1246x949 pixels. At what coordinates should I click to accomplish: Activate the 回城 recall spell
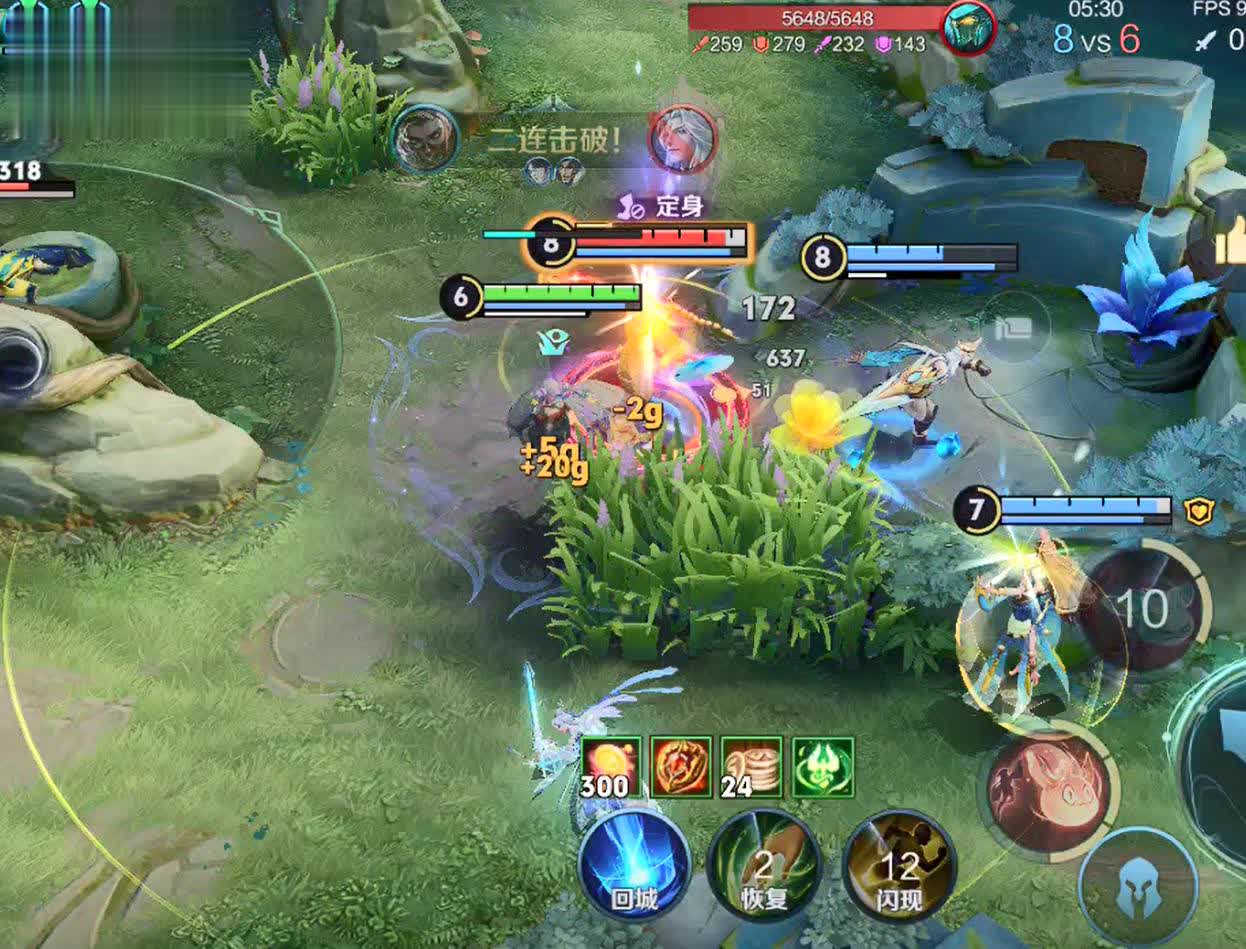coord(634,863)
